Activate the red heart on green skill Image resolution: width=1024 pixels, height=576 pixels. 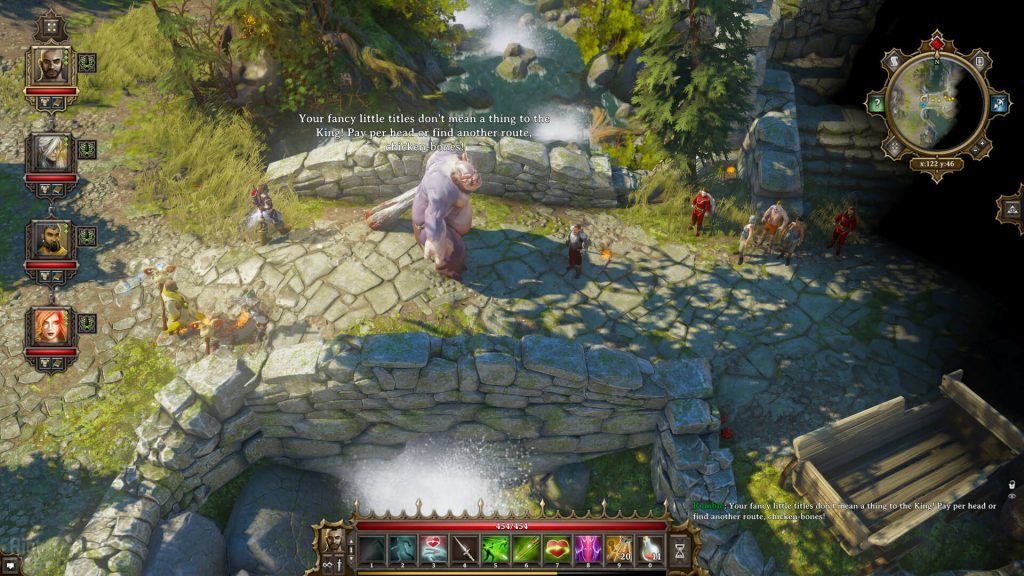tap(557, 549)
